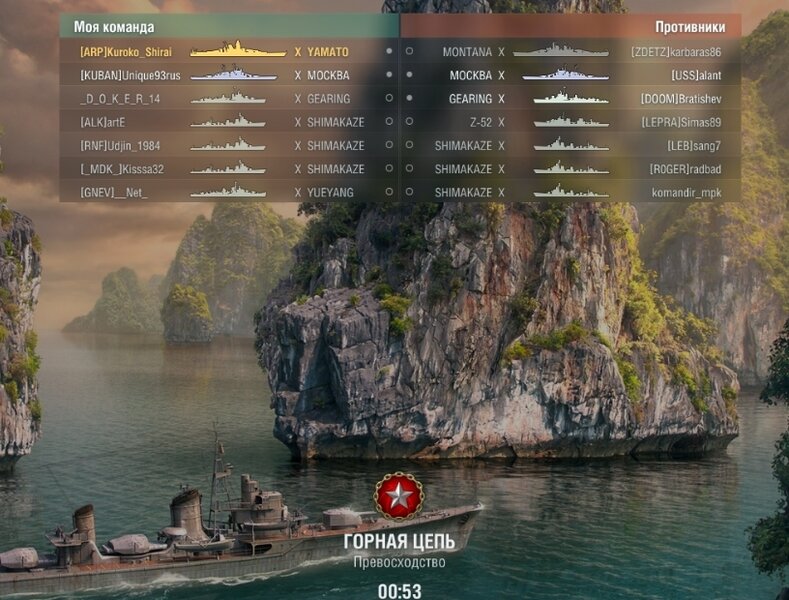
Task: Click player artE's Shimakaze row
Action: (x=228, y=122)
